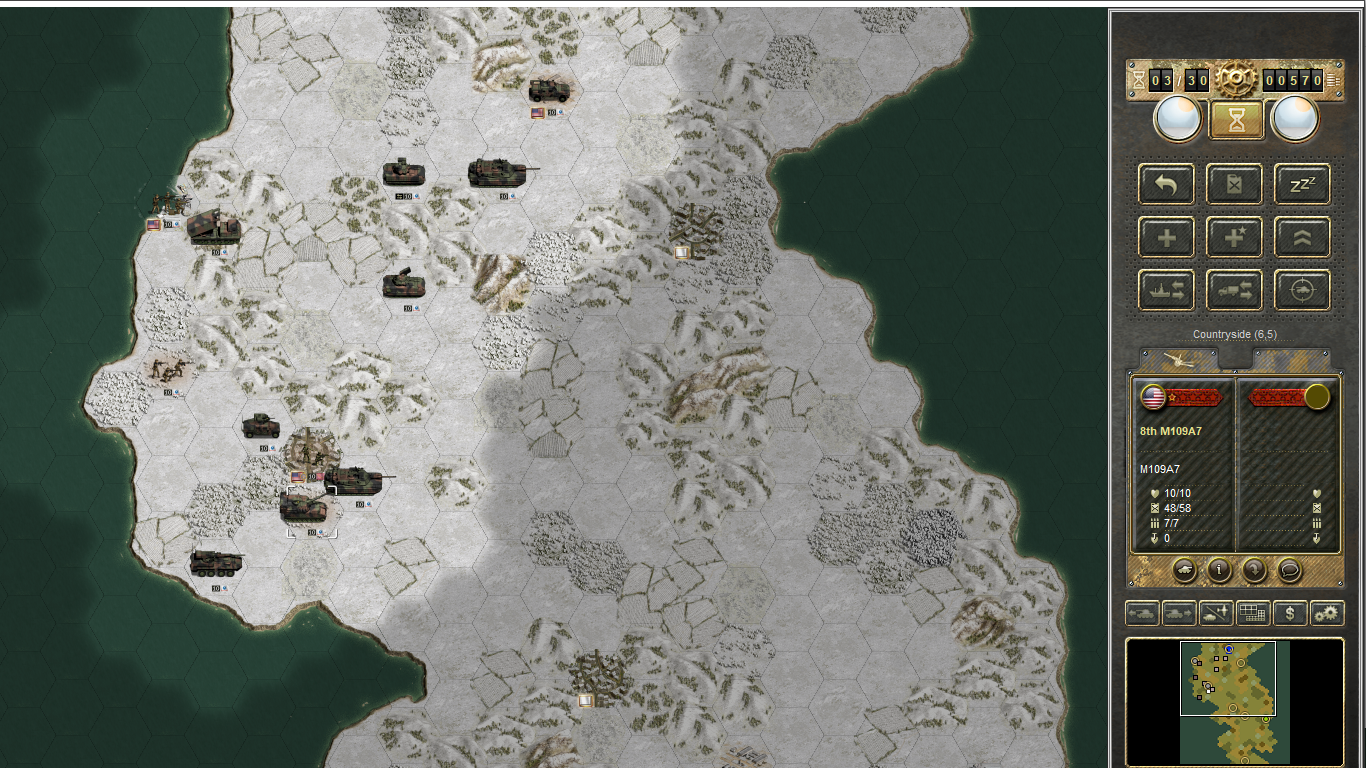Open game options with the gears button
This screenshot has width=1366, height=768.
(1327, 613)
